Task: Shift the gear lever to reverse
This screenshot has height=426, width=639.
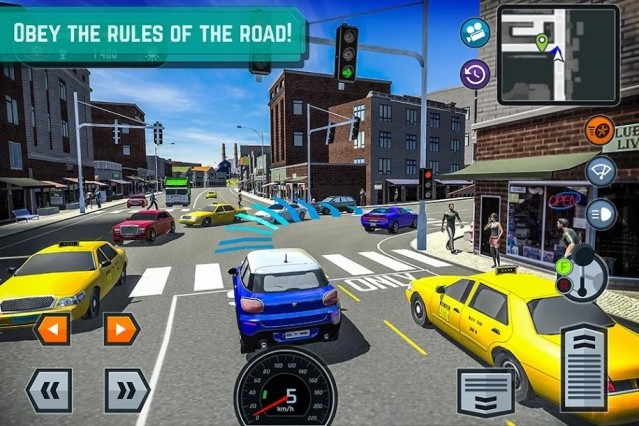Action: [566, 286]
